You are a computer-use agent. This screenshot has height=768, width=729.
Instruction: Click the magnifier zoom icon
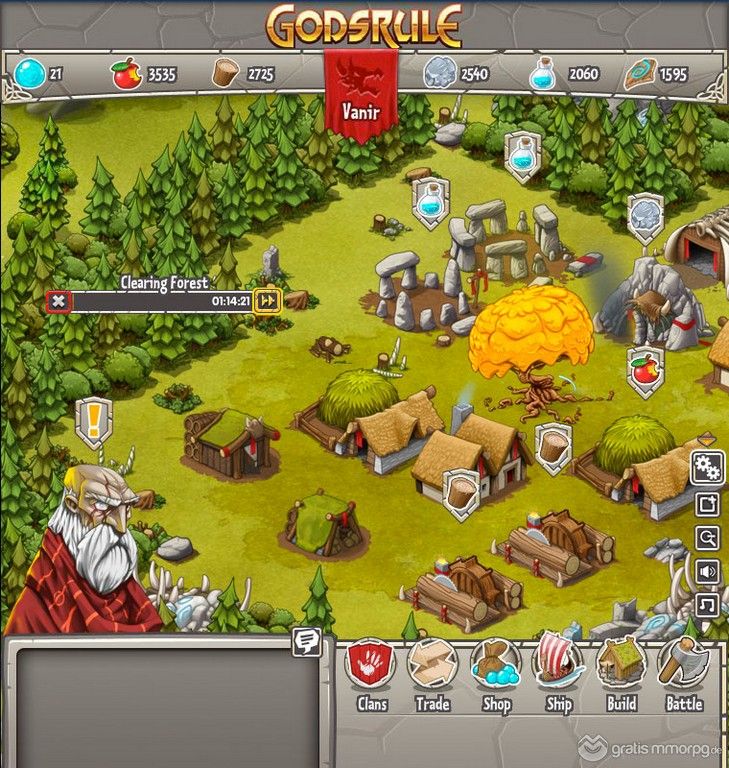pos(707,538)
